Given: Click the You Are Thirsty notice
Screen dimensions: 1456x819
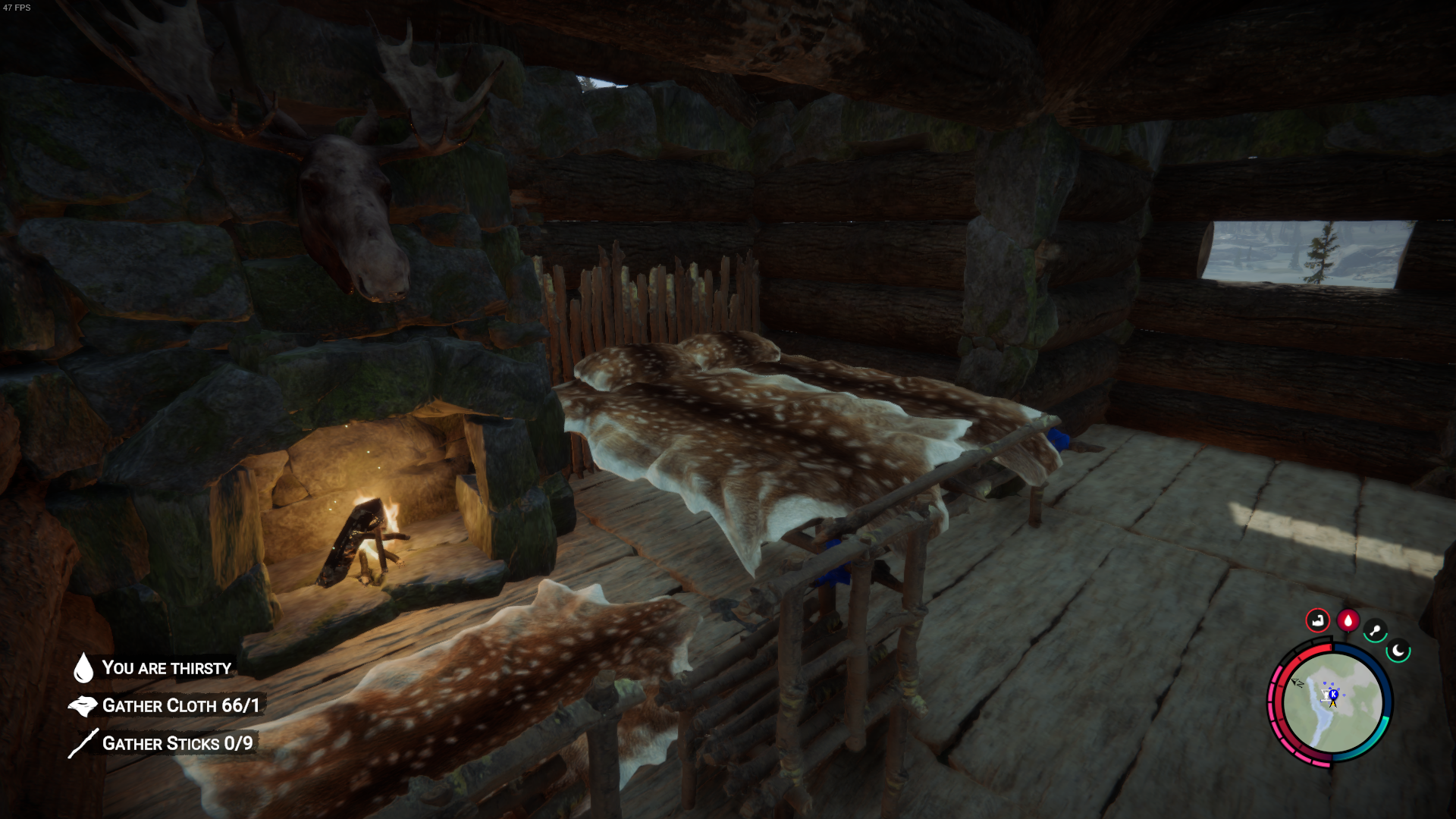Looking at the screenshot, I should [166, 668].
